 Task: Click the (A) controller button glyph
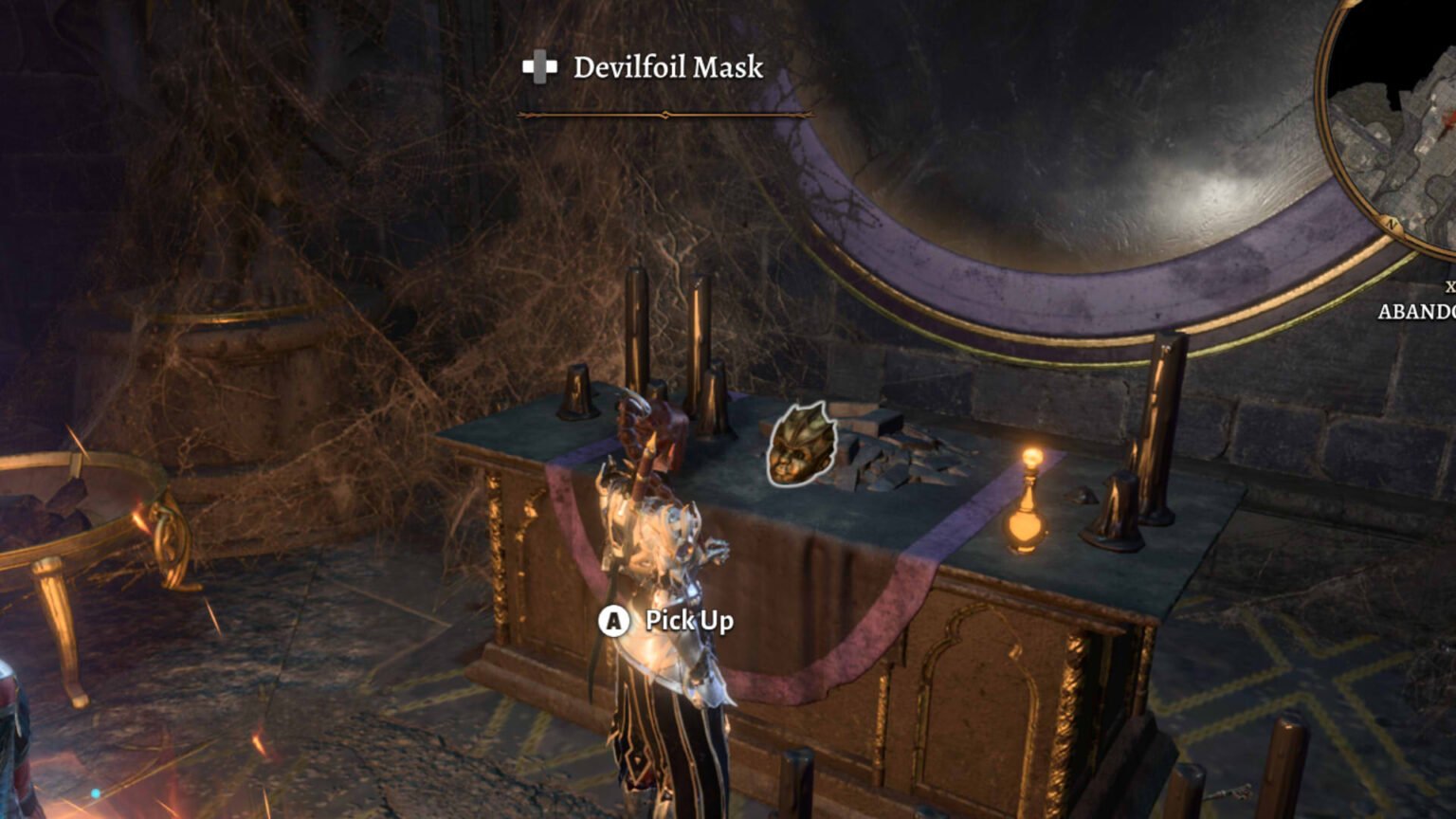(x=614, y=620)
